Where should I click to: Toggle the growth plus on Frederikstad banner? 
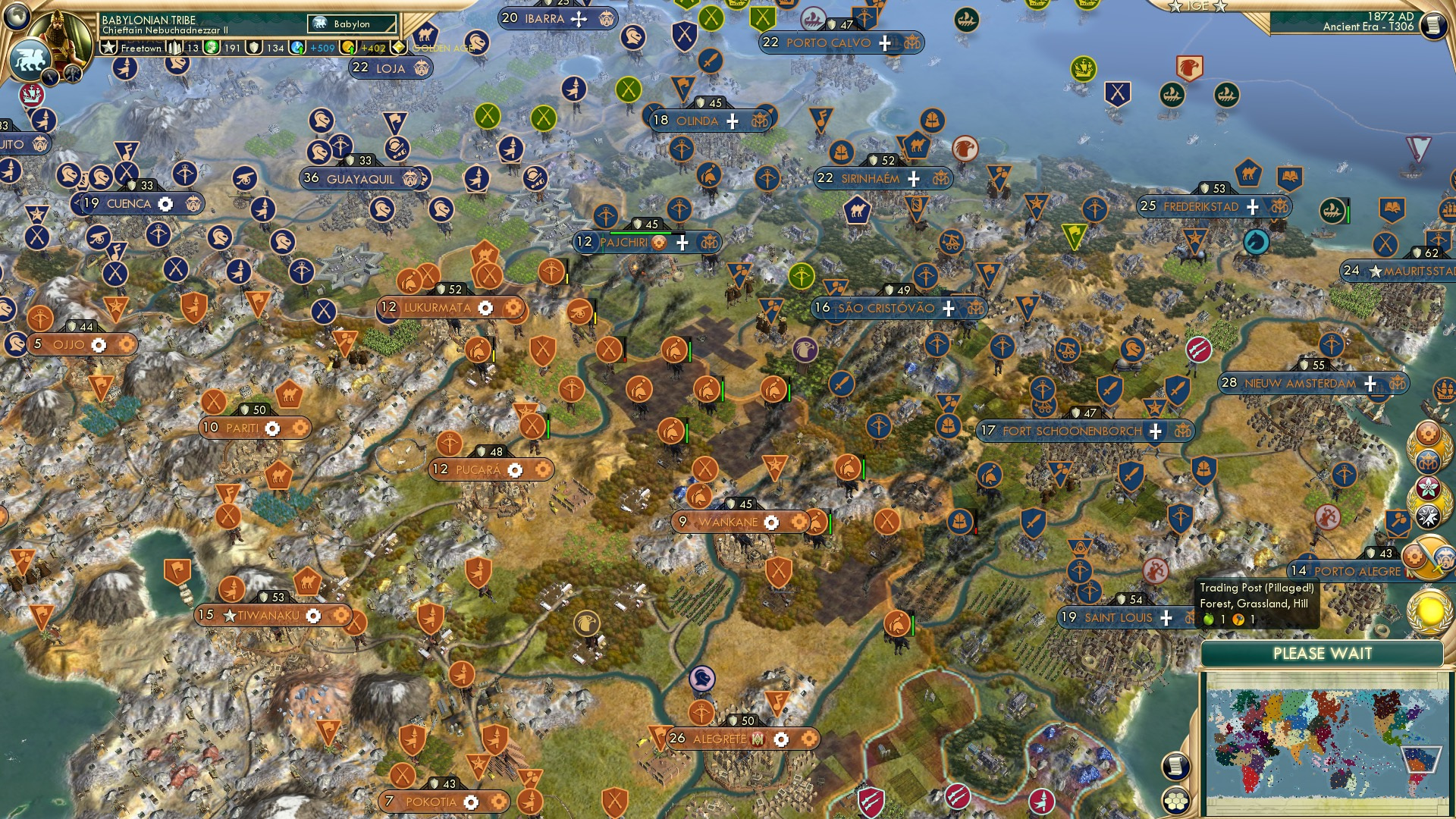tap(1251, 206)
